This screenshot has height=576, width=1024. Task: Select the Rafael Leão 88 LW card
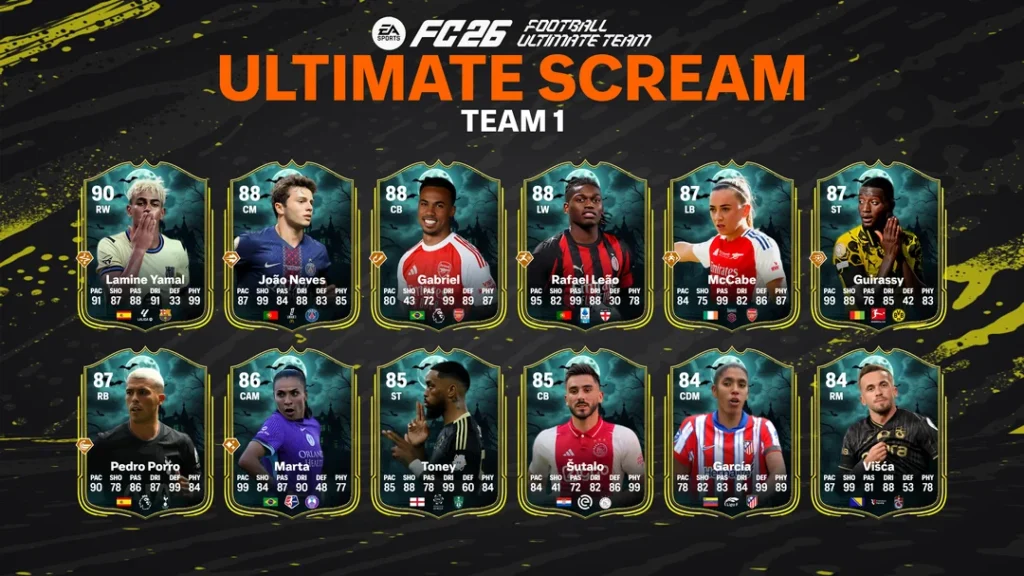[x=586, y=245]
